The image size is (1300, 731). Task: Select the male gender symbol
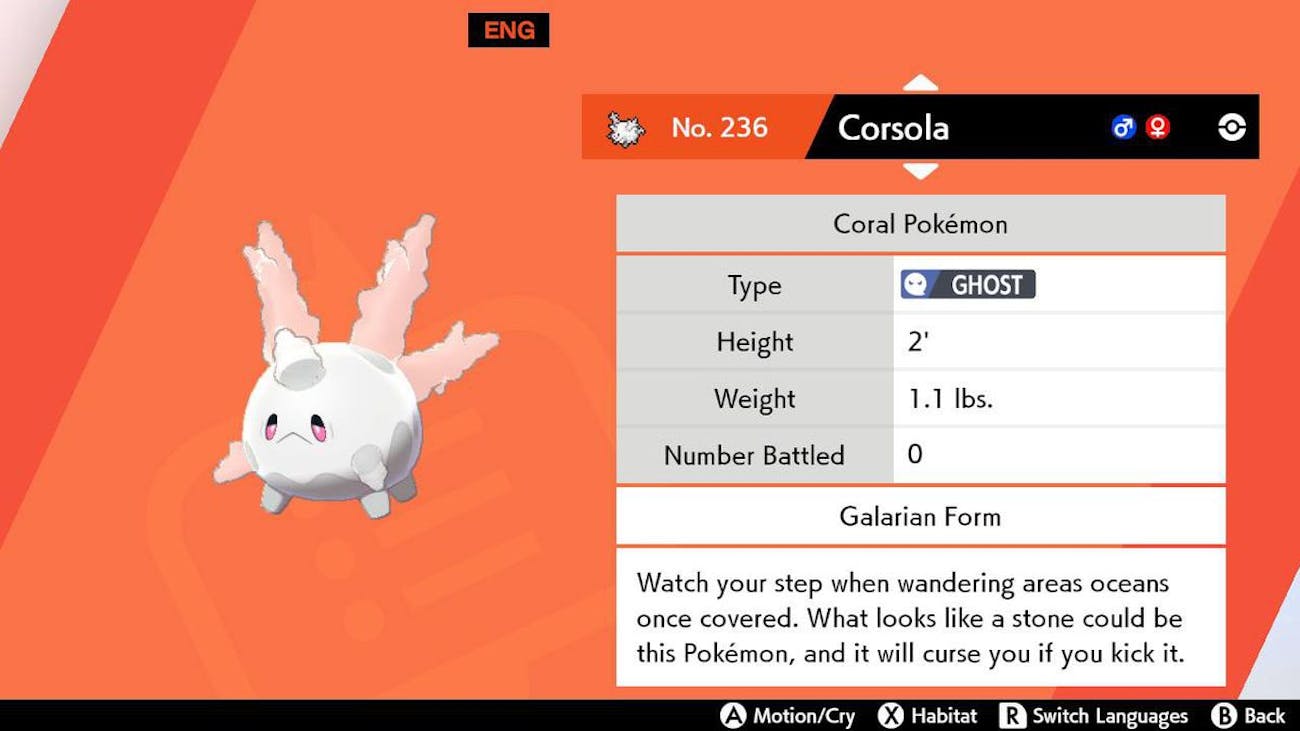click(x=1122, y=127)
